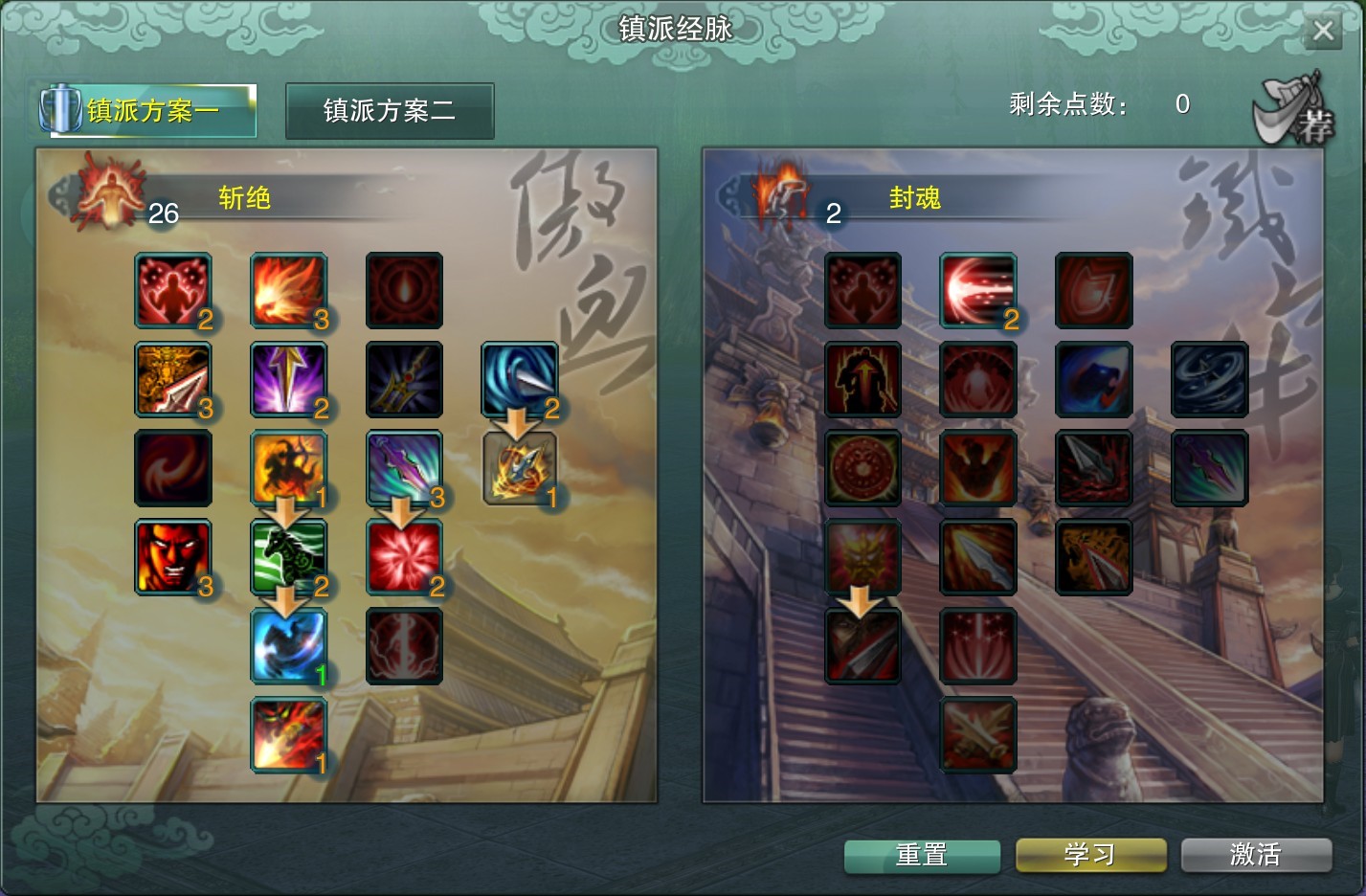Viewport: 1366px width, 896px height.
Task: Select the golden demon mask skill in 封魂
Action: tap(862, 556)
